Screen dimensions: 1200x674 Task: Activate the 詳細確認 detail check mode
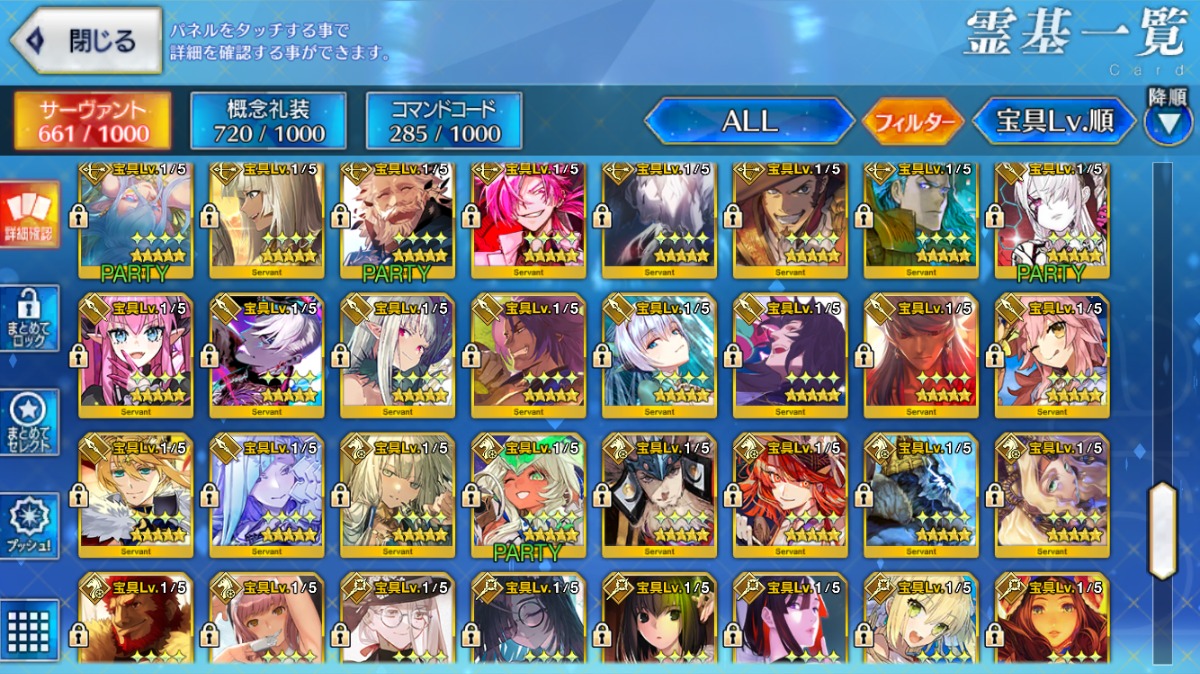(x=29, y=215)
